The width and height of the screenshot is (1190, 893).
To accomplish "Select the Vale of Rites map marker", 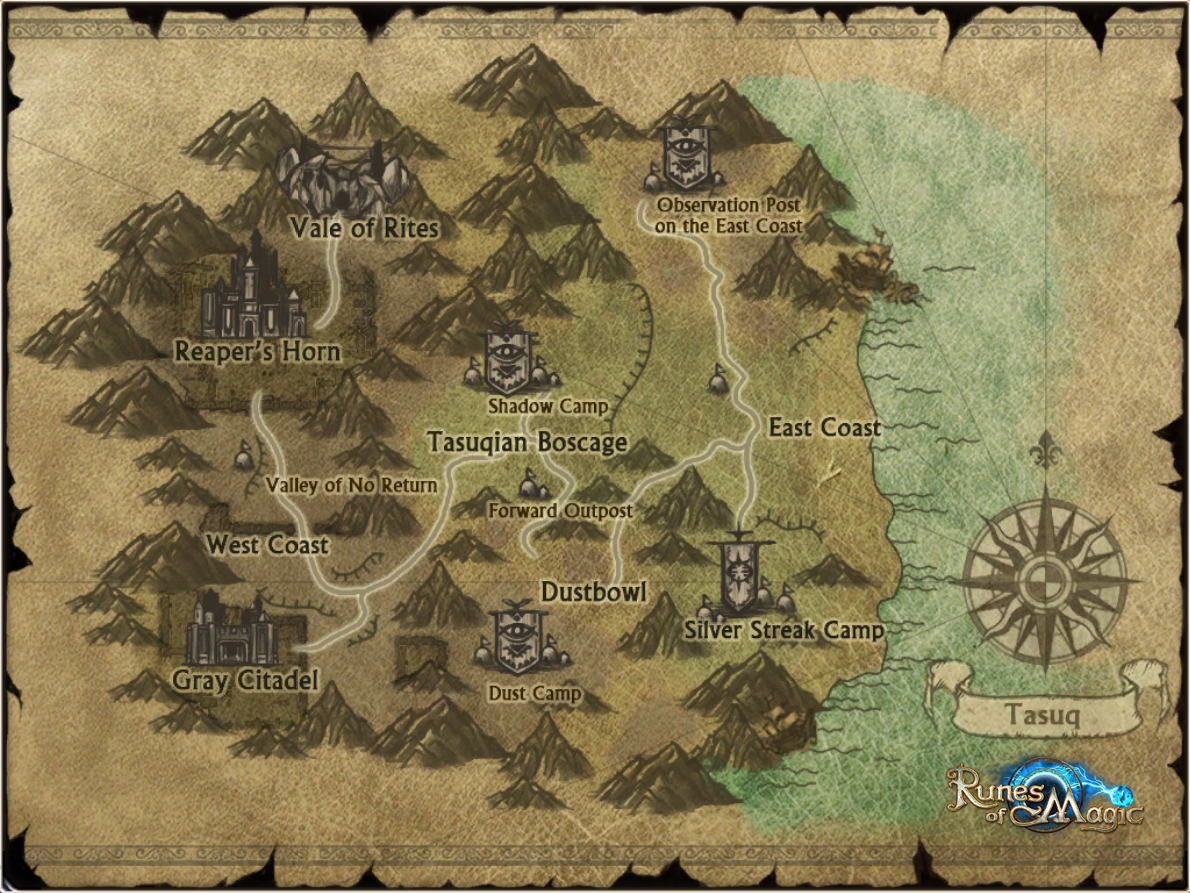I will click(345, 178).
